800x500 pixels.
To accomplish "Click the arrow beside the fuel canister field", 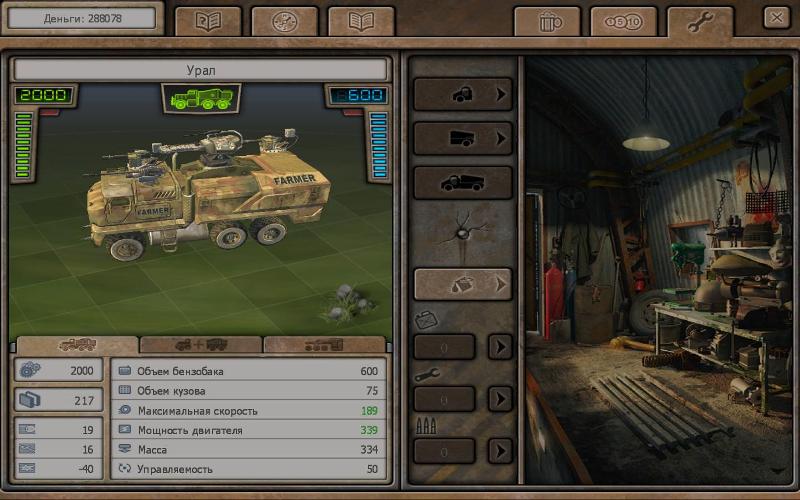I will pyautogui.click(x=500, y=347).
